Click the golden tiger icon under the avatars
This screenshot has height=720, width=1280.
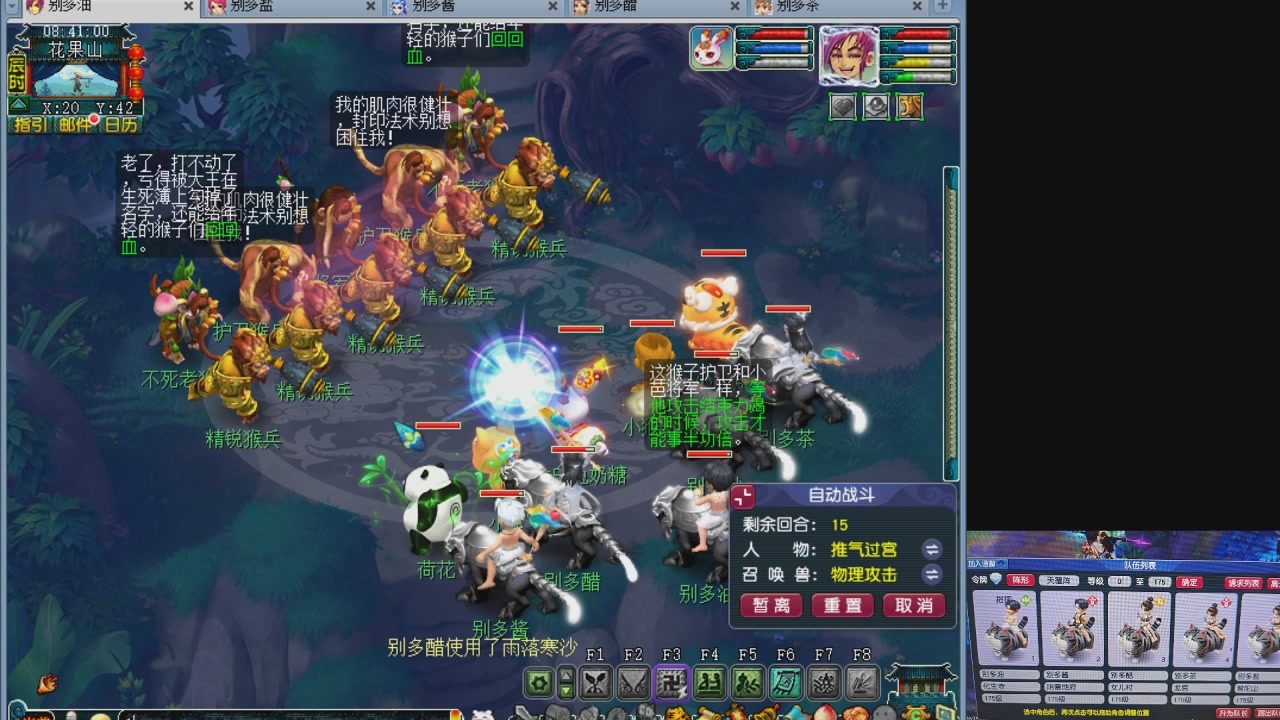click(x=909, y=106)
